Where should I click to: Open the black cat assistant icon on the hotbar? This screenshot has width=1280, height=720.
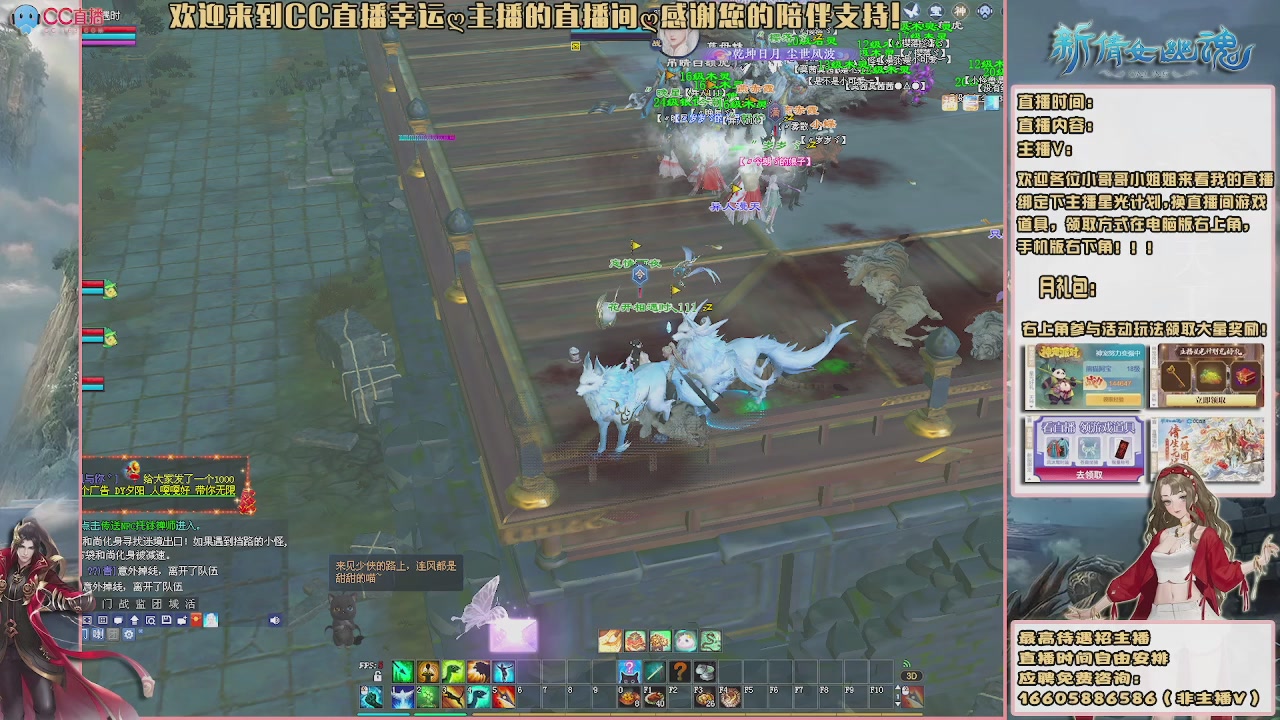click(x=629, y=671)
